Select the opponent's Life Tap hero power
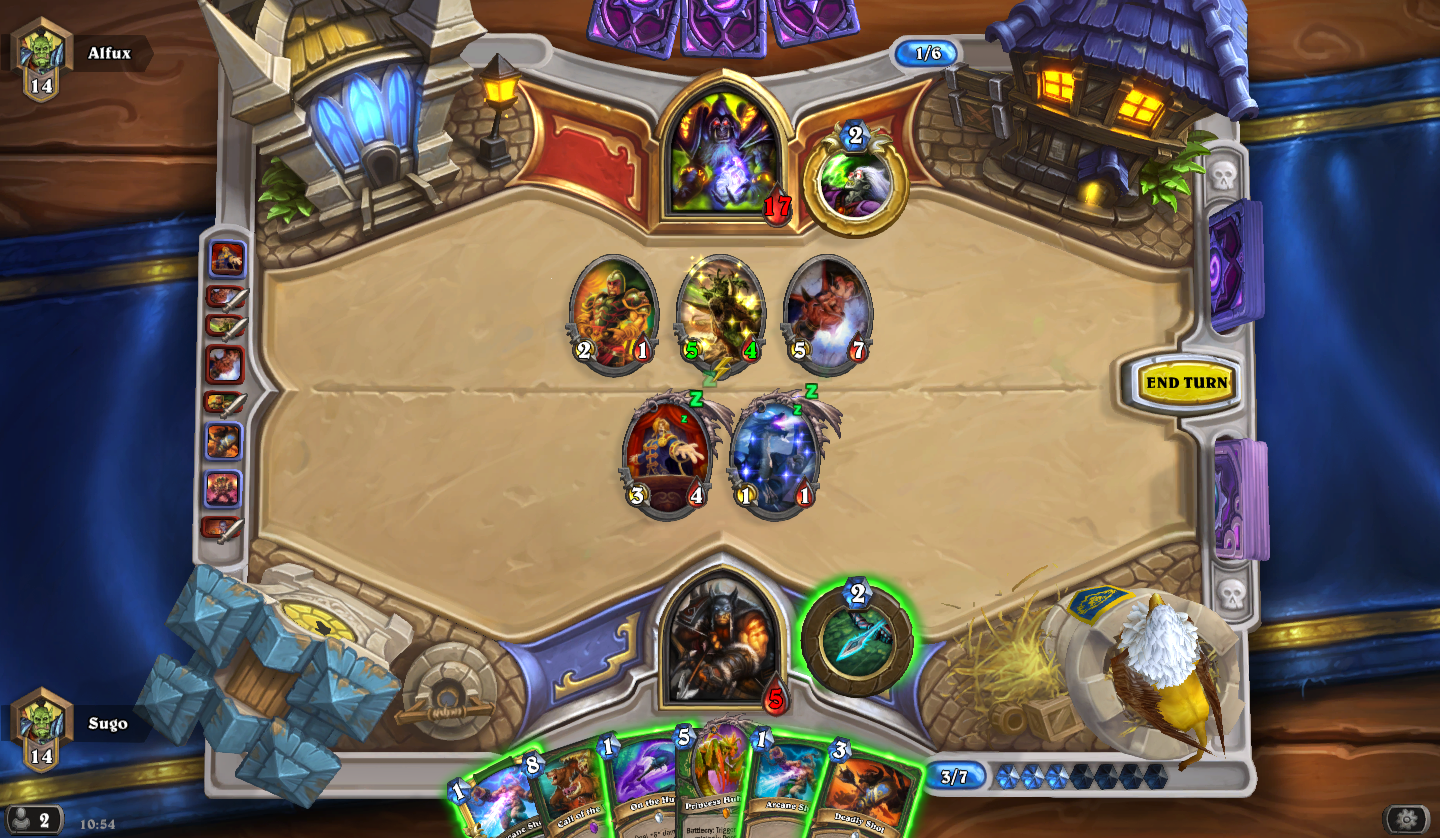 click(856, 182)
